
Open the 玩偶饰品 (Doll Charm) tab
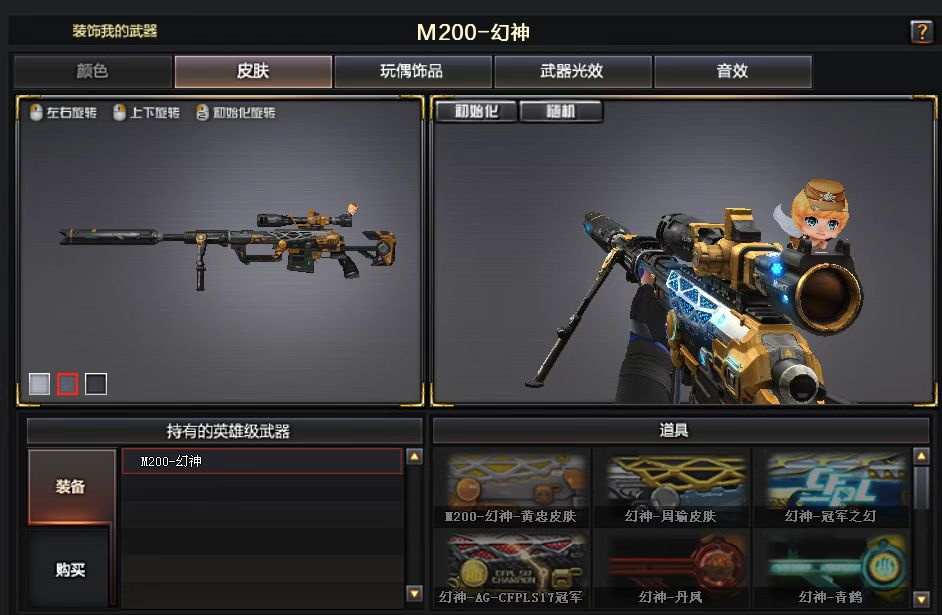(x=412, y=72)
